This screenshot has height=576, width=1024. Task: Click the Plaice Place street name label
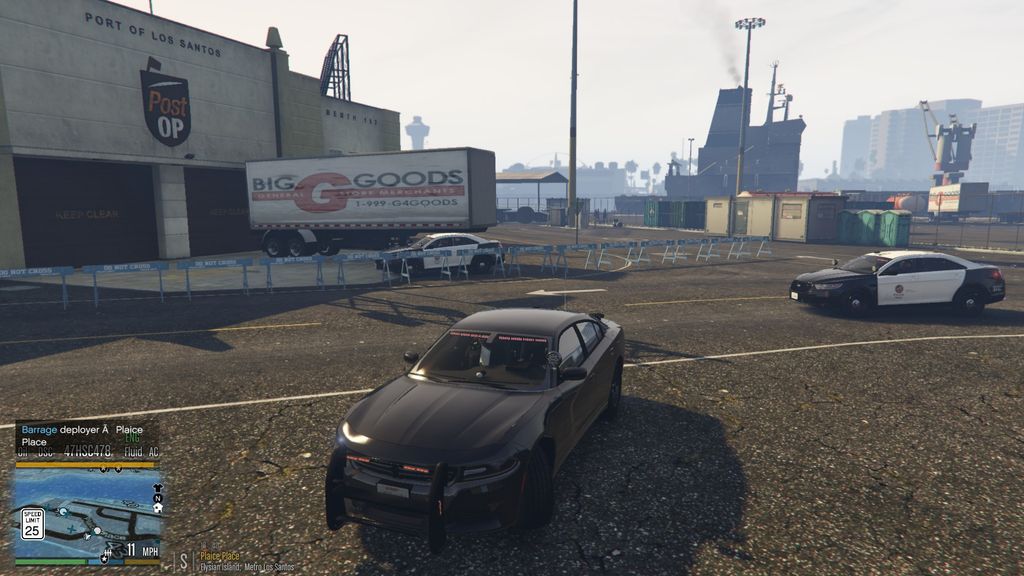219,556
